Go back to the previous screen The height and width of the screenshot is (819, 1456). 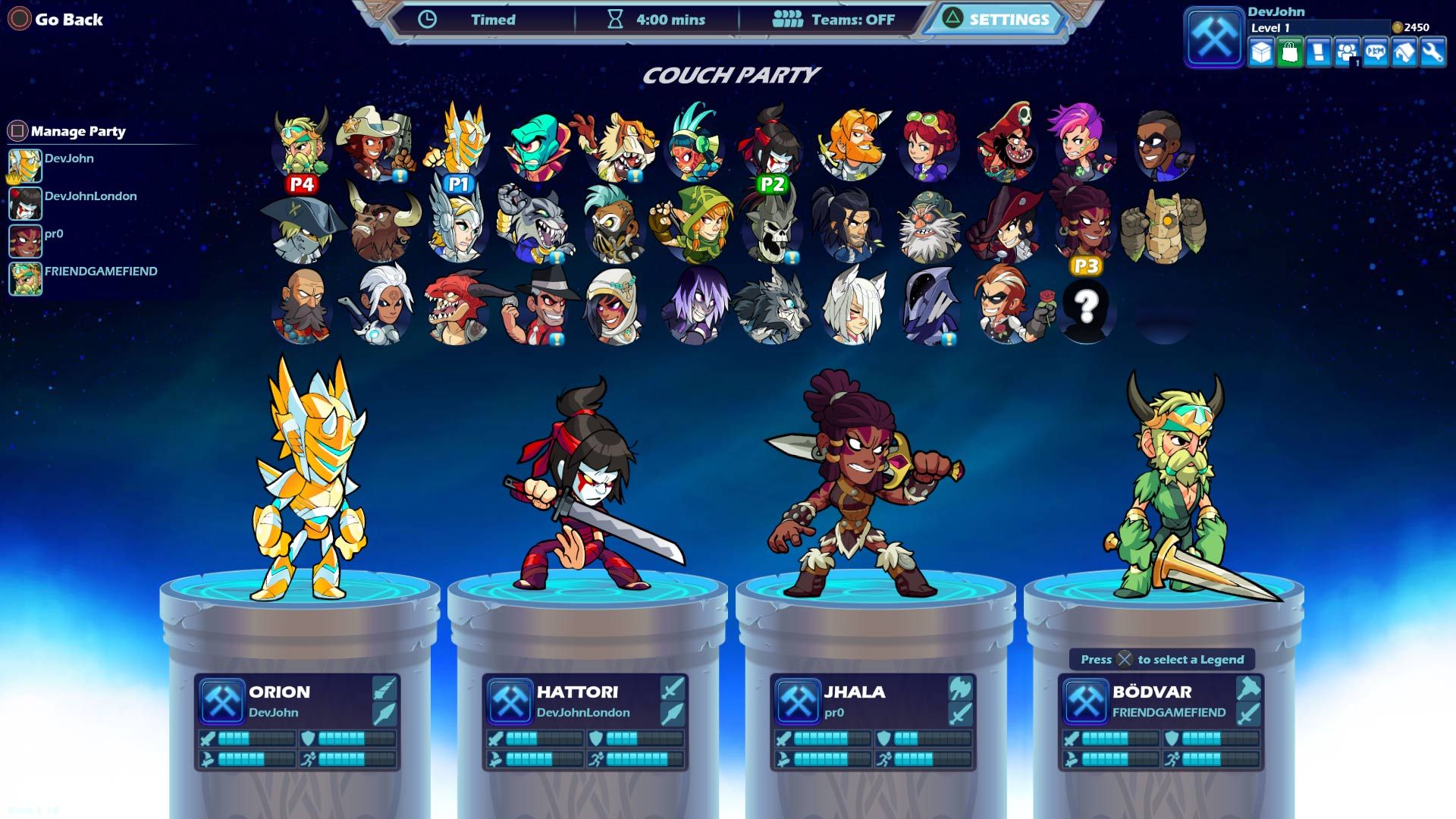[x=56, y=20]
